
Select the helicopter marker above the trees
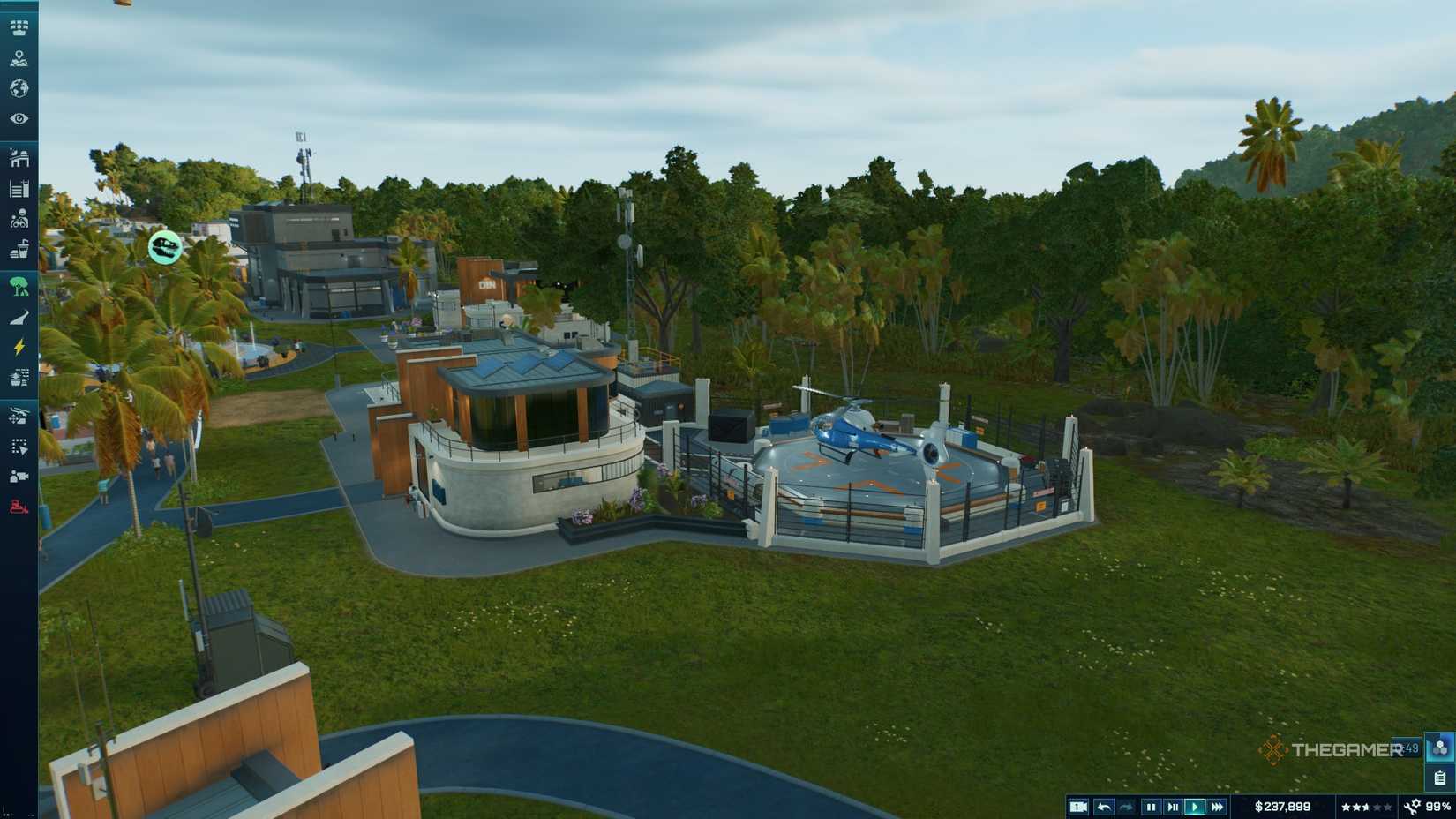tap(165, 248)
